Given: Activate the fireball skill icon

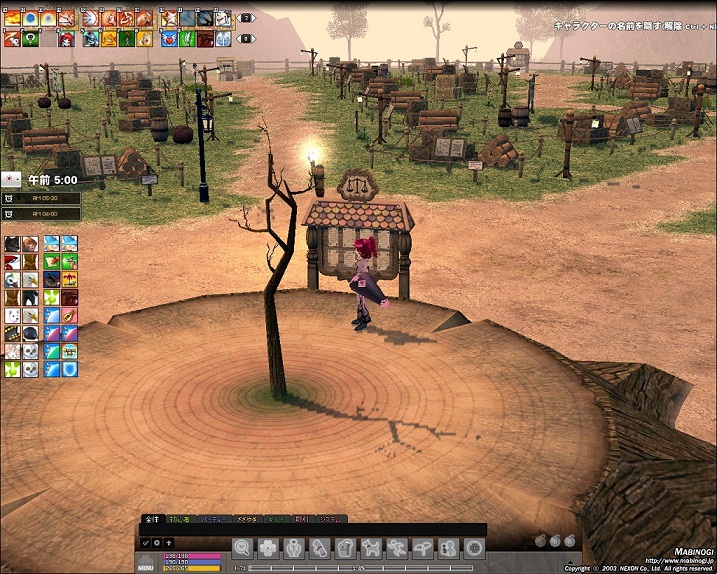Looking at the screenshot, I should click(13, 18).
